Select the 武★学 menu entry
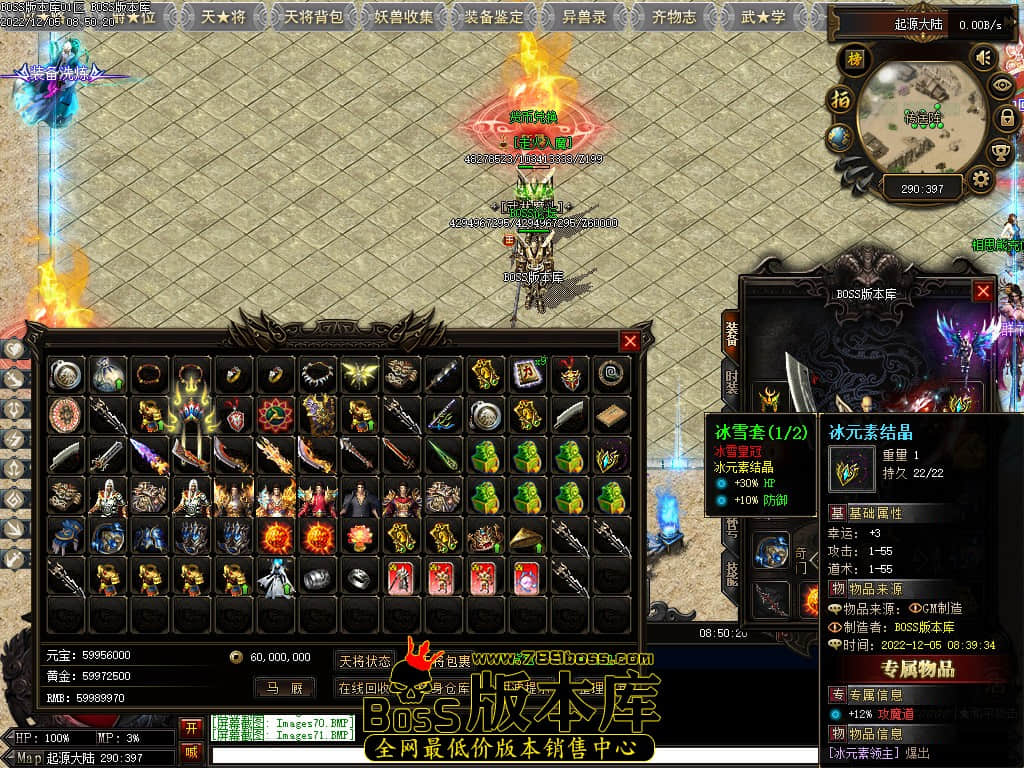The image size is (1024, 768). (x=763, y=16)
